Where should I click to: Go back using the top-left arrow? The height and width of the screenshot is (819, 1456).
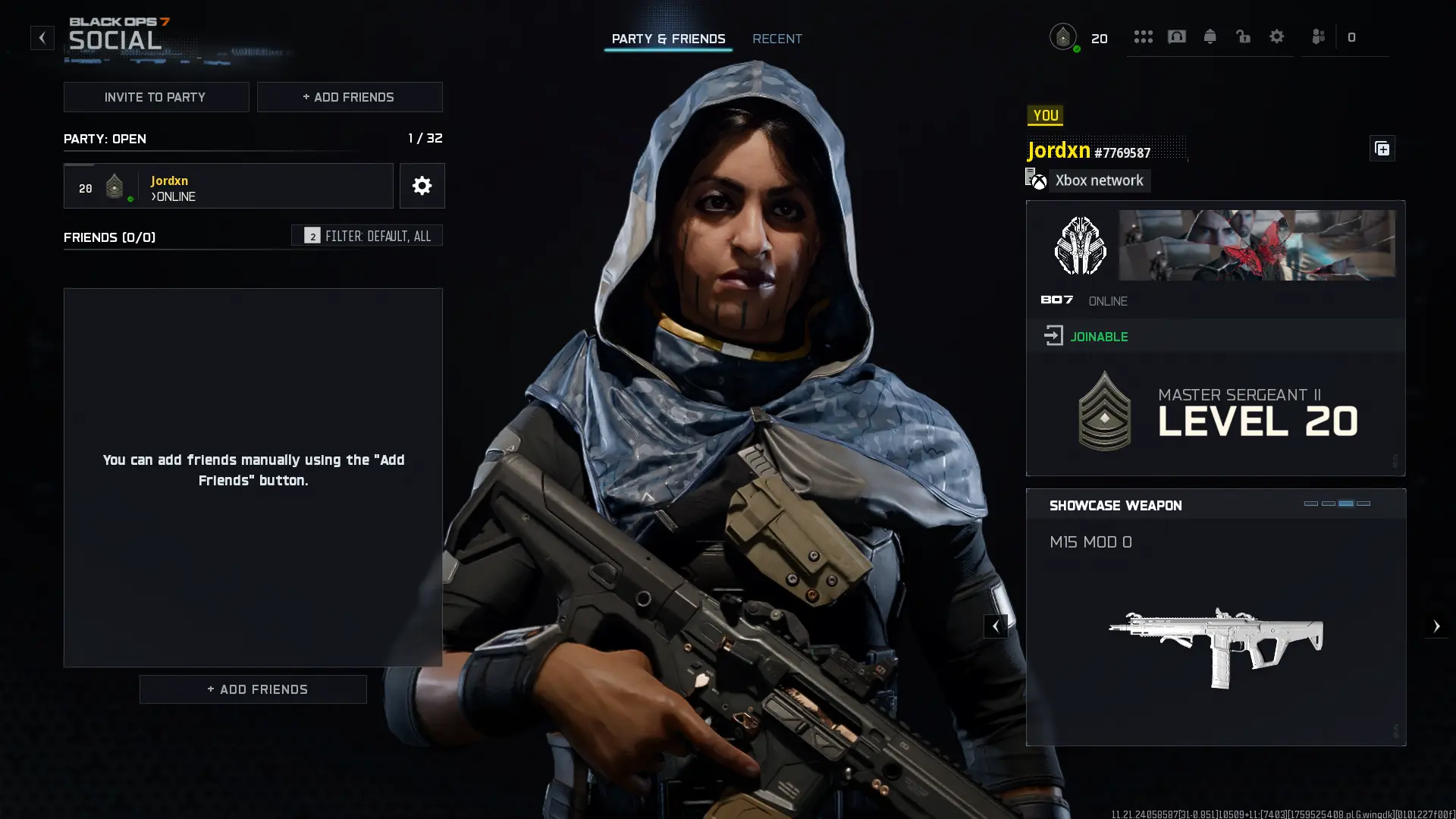(x=42, y=37)
